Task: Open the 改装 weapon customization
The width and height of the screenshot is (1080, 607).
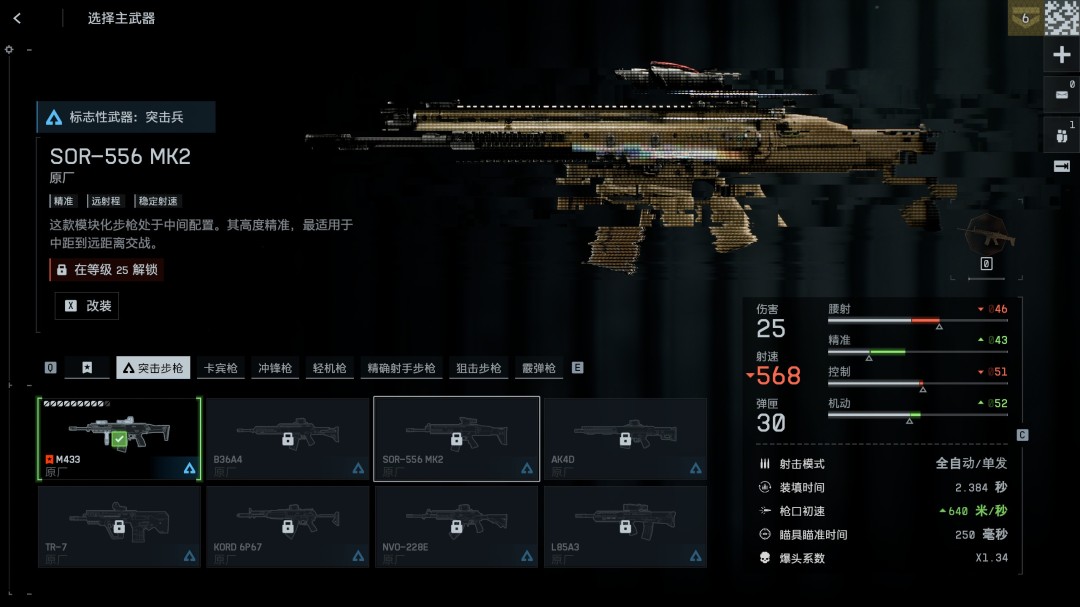Action: click(x=87, y=306)
